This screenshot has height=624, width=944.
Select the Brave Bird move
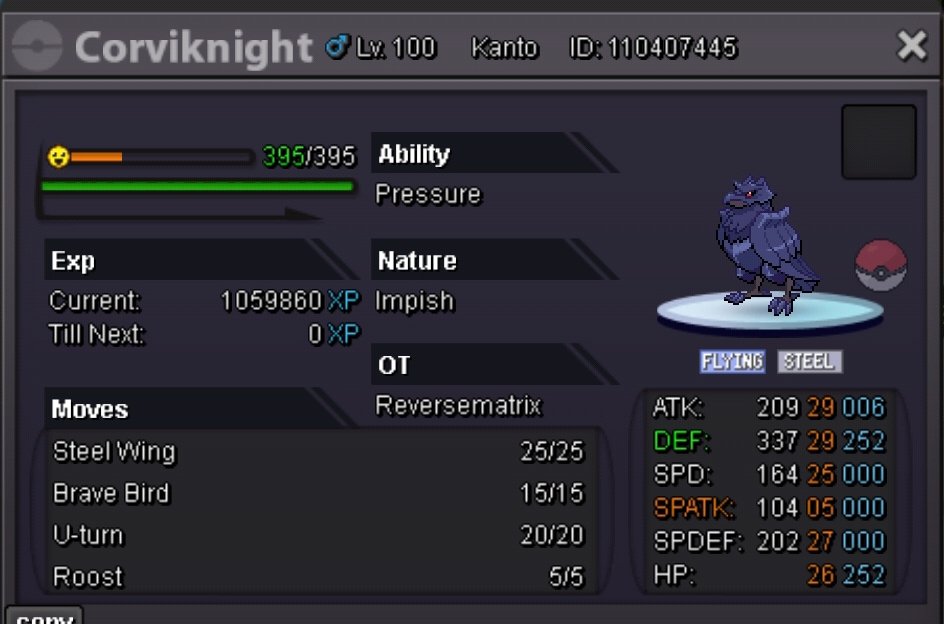[111, 494]
